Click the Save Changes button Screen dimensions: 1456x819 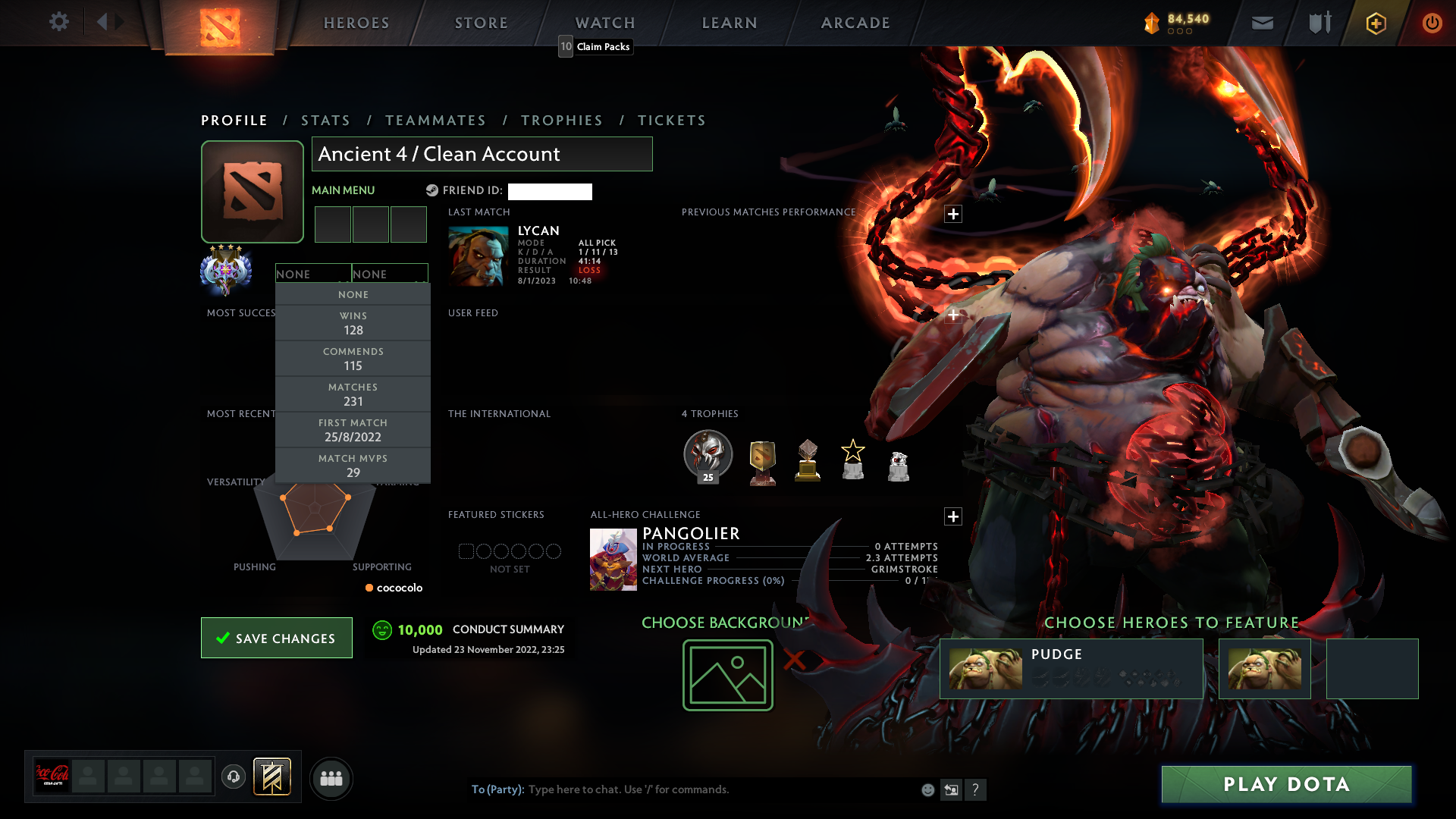click(276, 638)
